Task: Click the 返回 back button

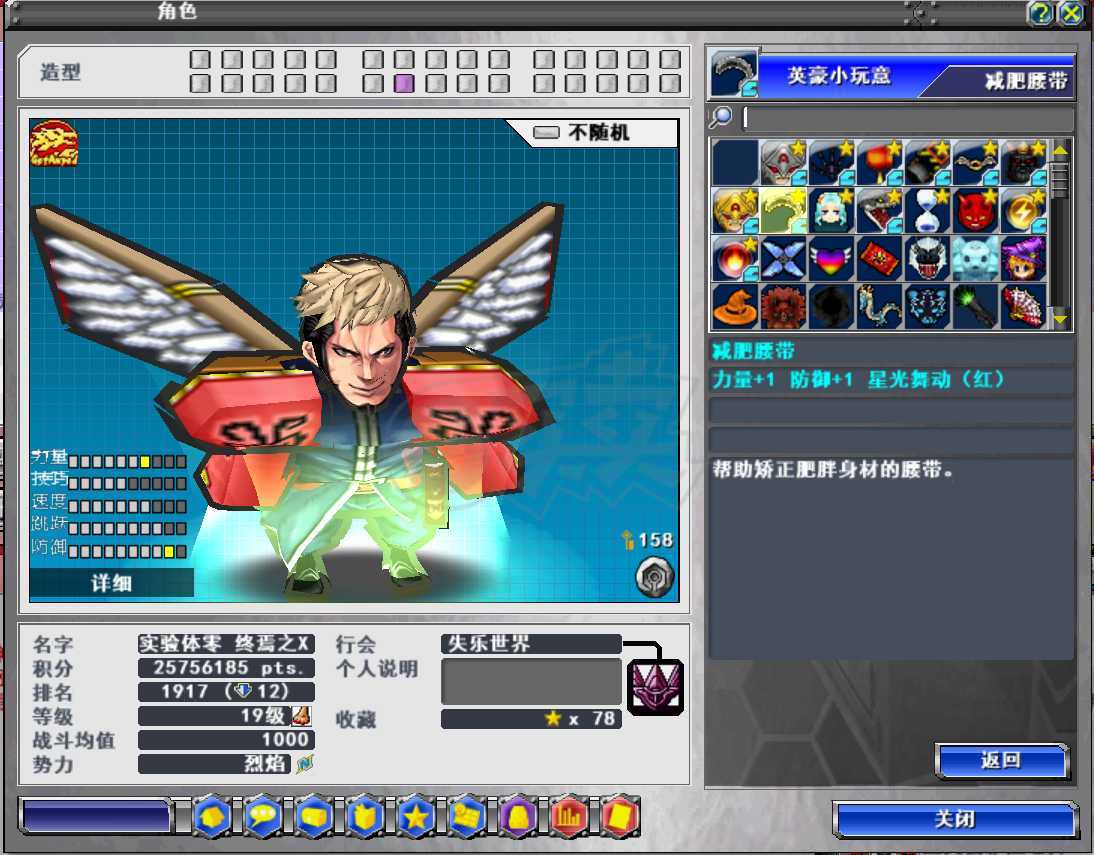Action: point(1001,761)
